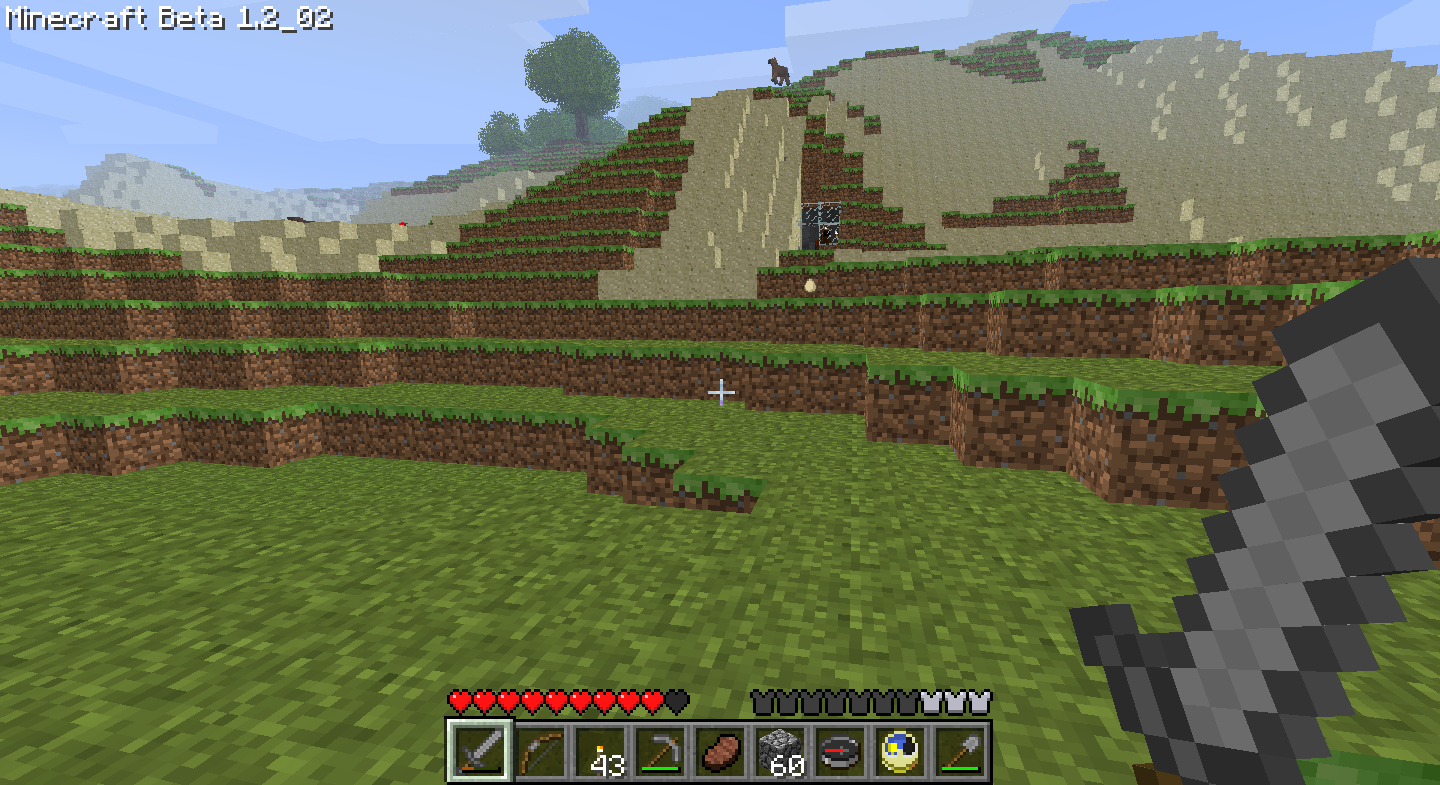
Task: Click the wolf standing on the hilltop
Action: tap(778, 70)
